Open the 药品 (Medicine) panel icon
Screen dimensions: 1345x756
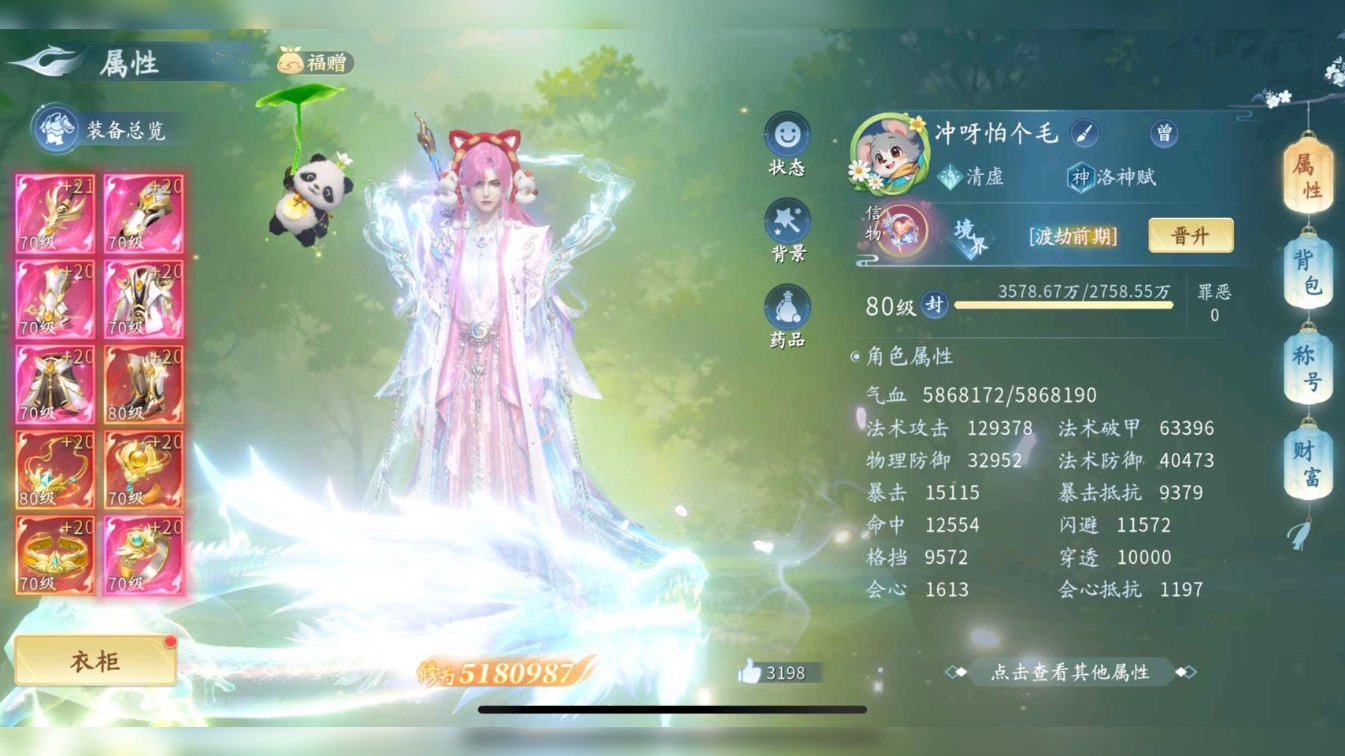789,308
